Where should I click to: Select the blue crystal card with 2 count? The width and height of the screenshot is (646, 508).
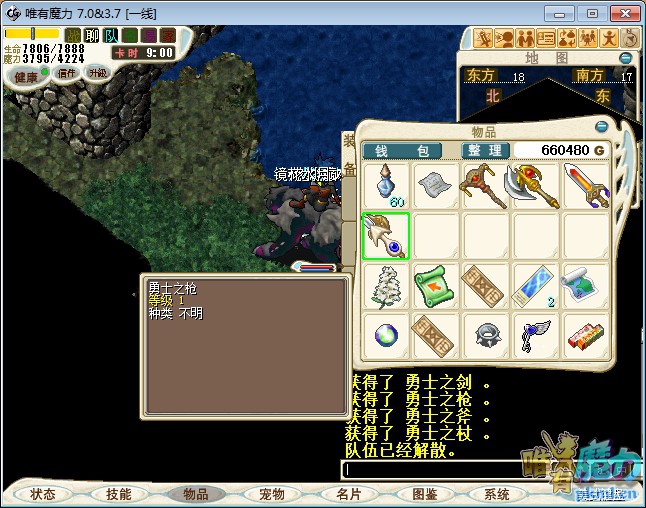(535, 286)
